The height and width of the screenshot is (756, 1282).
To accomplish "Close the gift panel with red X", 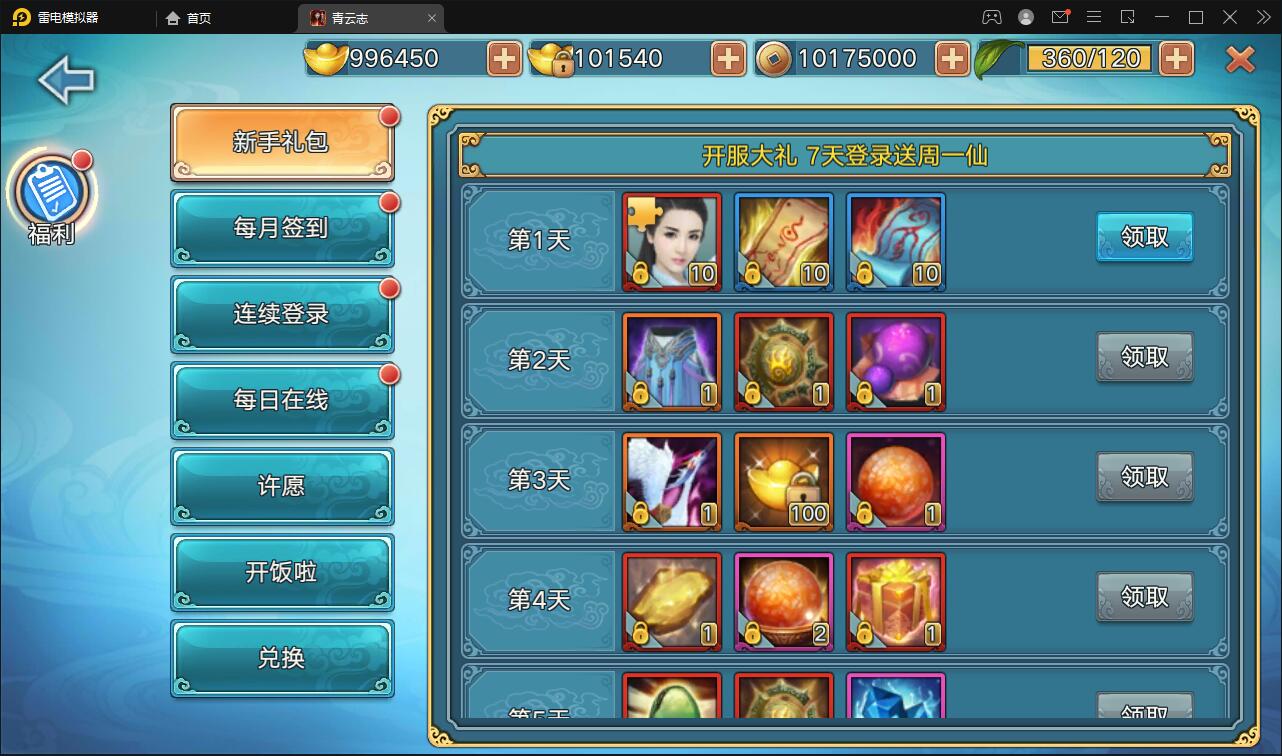I will coord(1239,56).
